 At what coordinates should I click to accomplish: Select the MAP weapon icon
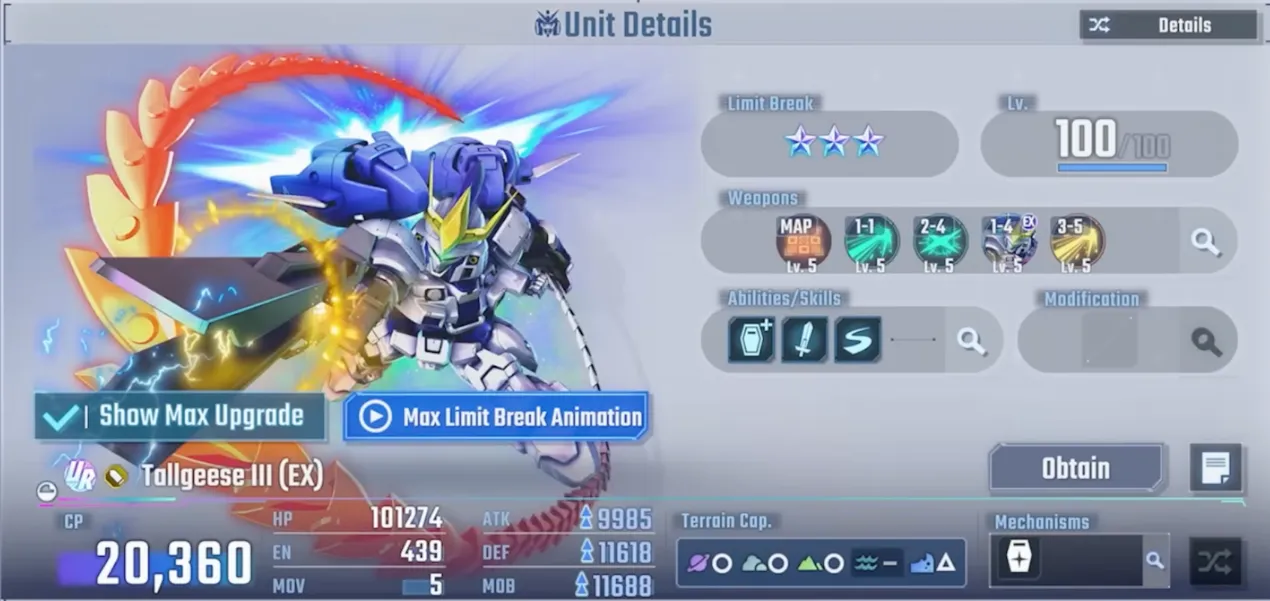pos(801,241)
